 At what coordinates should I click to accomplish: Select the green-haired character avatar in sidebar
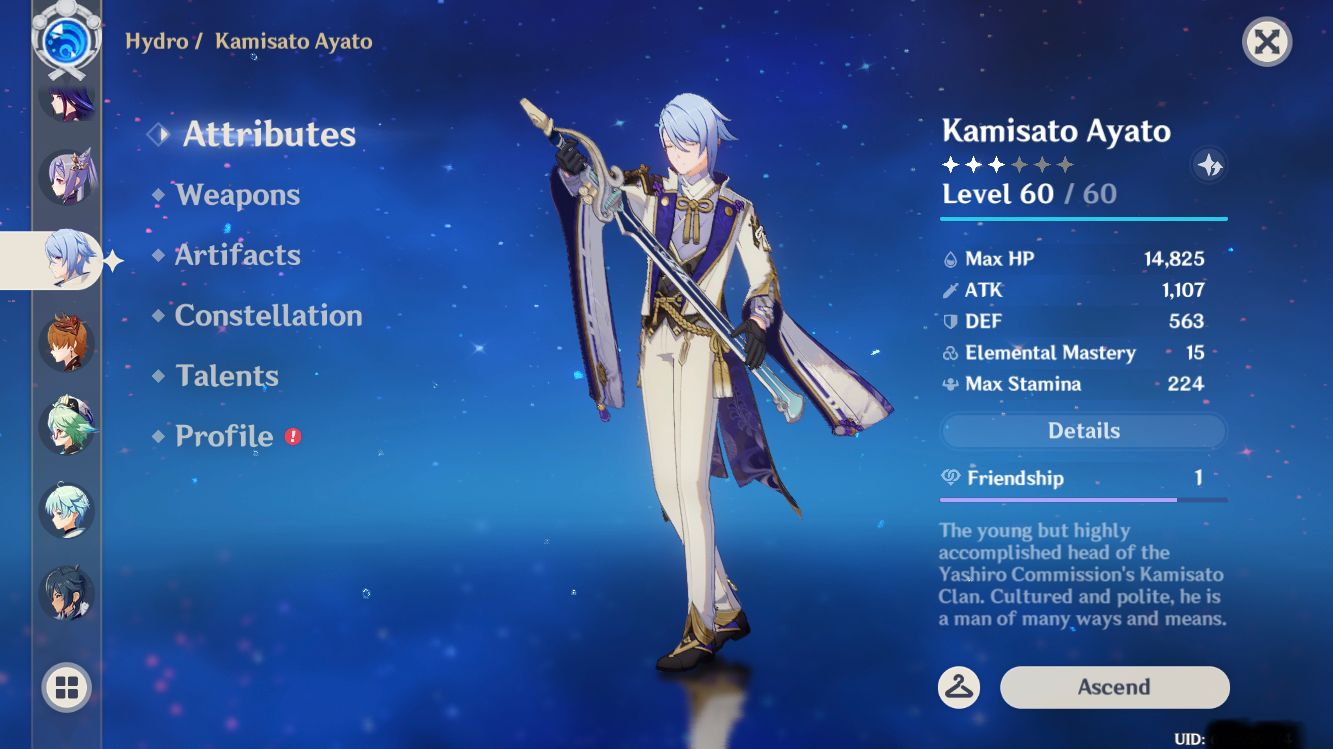[64, 425]
